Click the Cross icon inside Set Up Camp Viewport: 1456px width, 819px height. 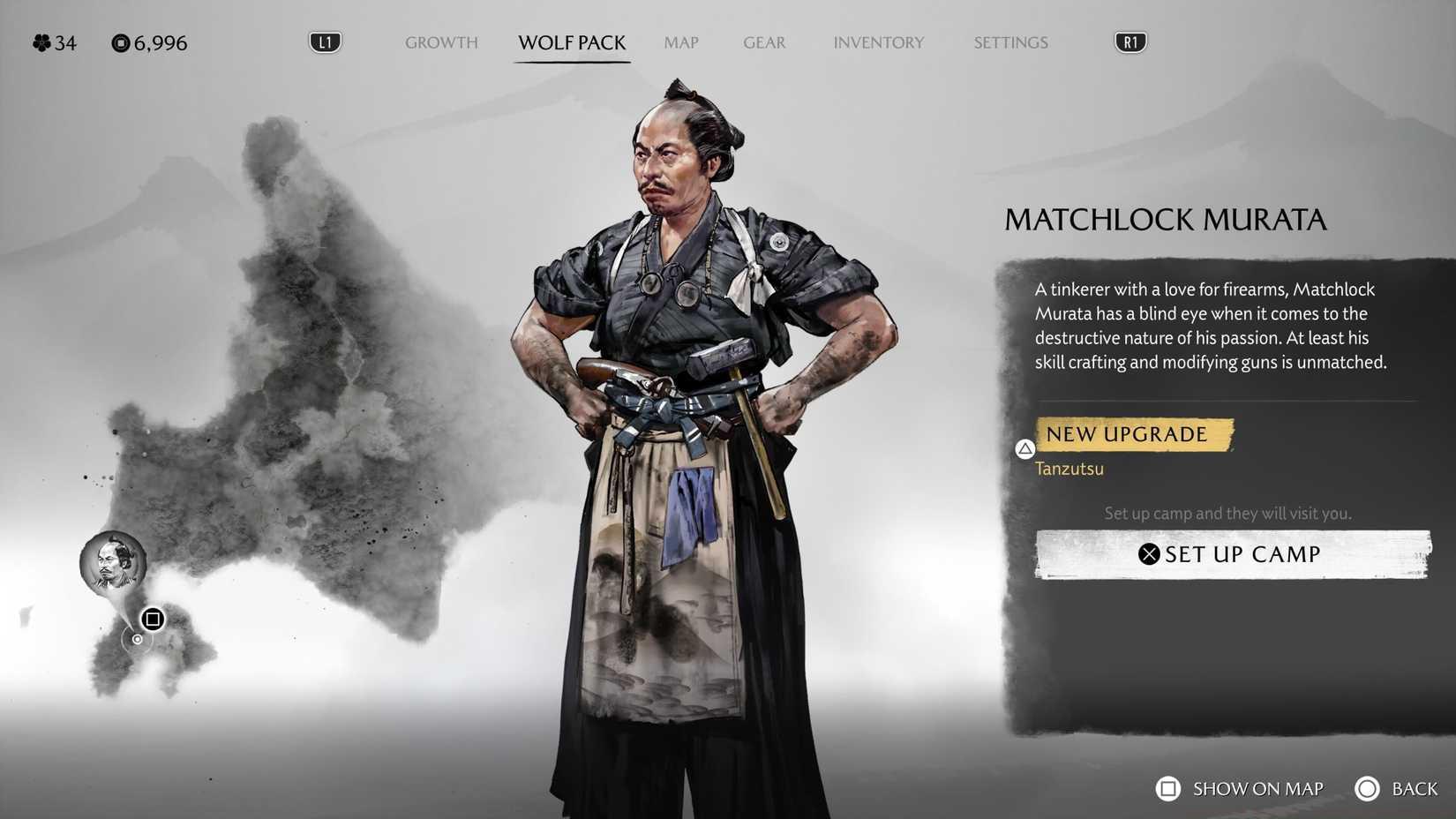(1149, 553)
